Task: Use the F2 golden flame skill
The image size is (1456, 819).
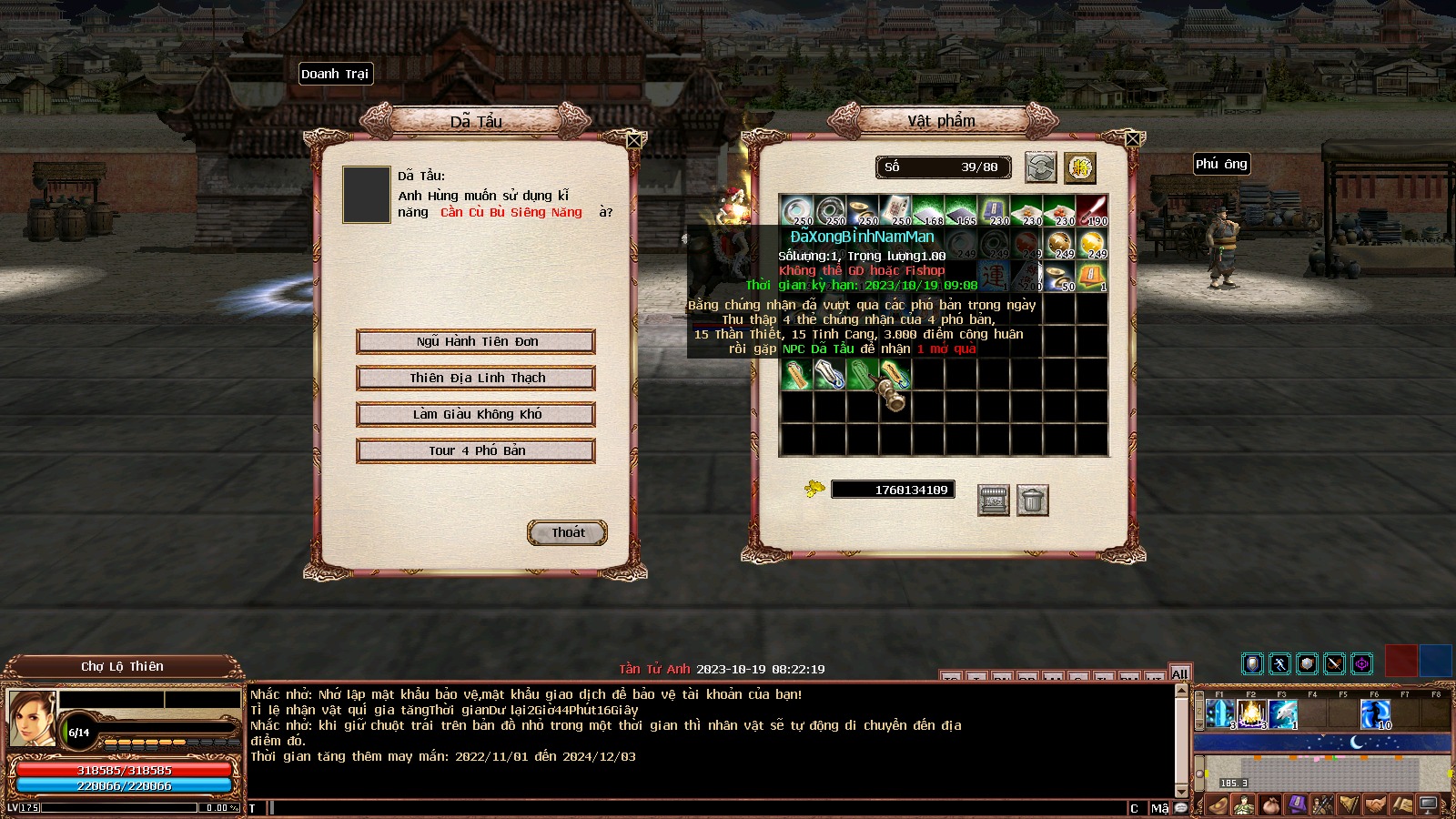Action: 1251,714
